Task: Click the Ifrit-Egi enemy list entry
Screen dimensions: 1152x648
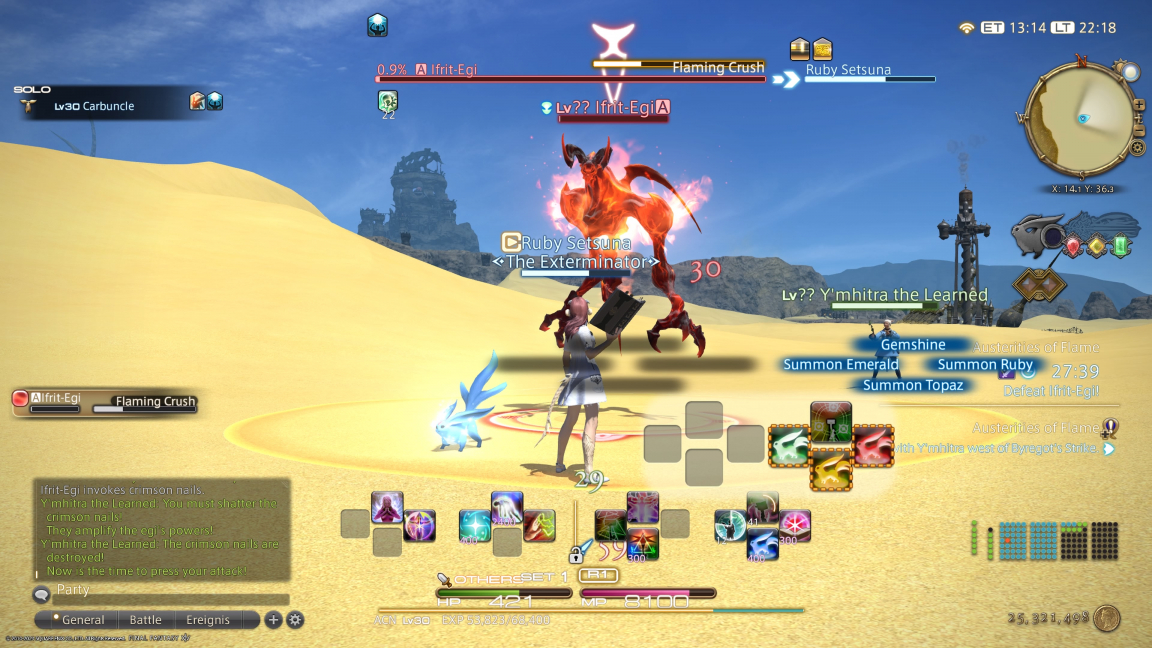Action: point(60,399)
